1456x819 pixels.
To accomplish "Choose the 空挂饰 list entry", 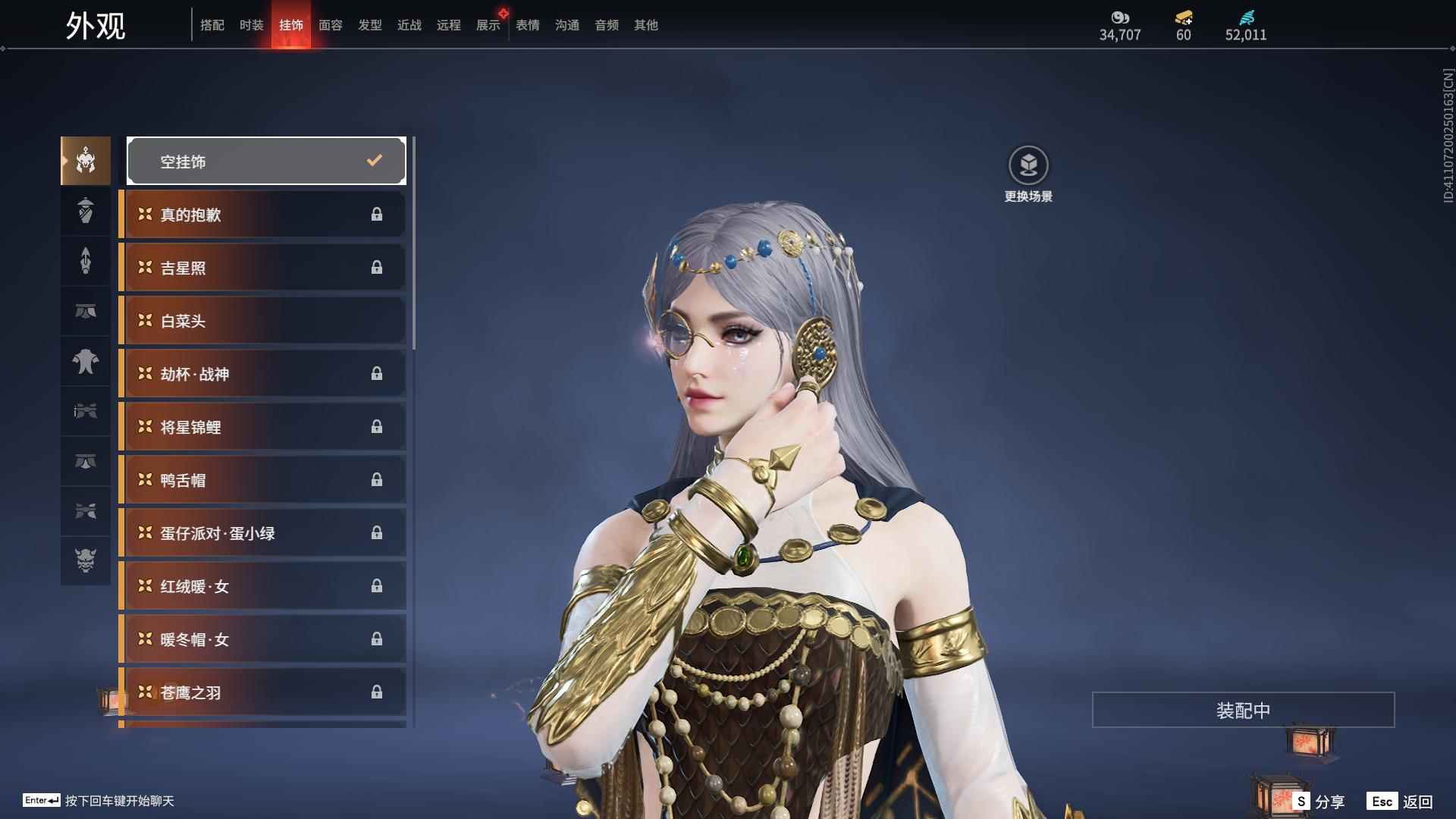I will tap(266, 161).
